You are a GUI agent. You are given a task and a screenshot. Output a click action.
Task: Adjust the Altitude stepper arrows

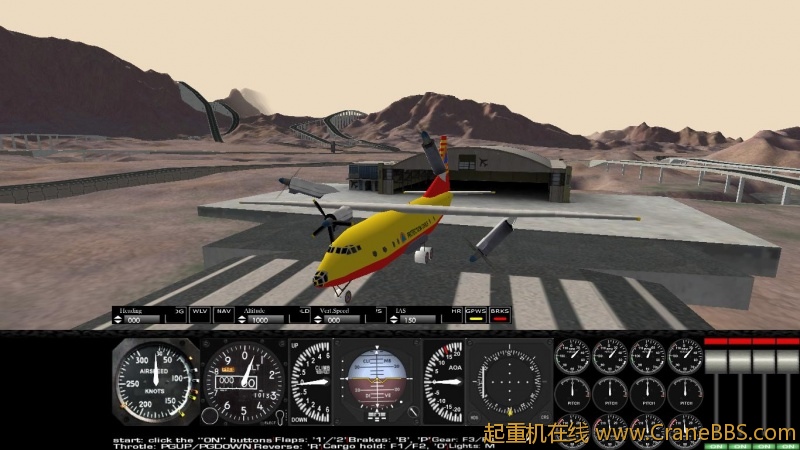tap(241, 320)
